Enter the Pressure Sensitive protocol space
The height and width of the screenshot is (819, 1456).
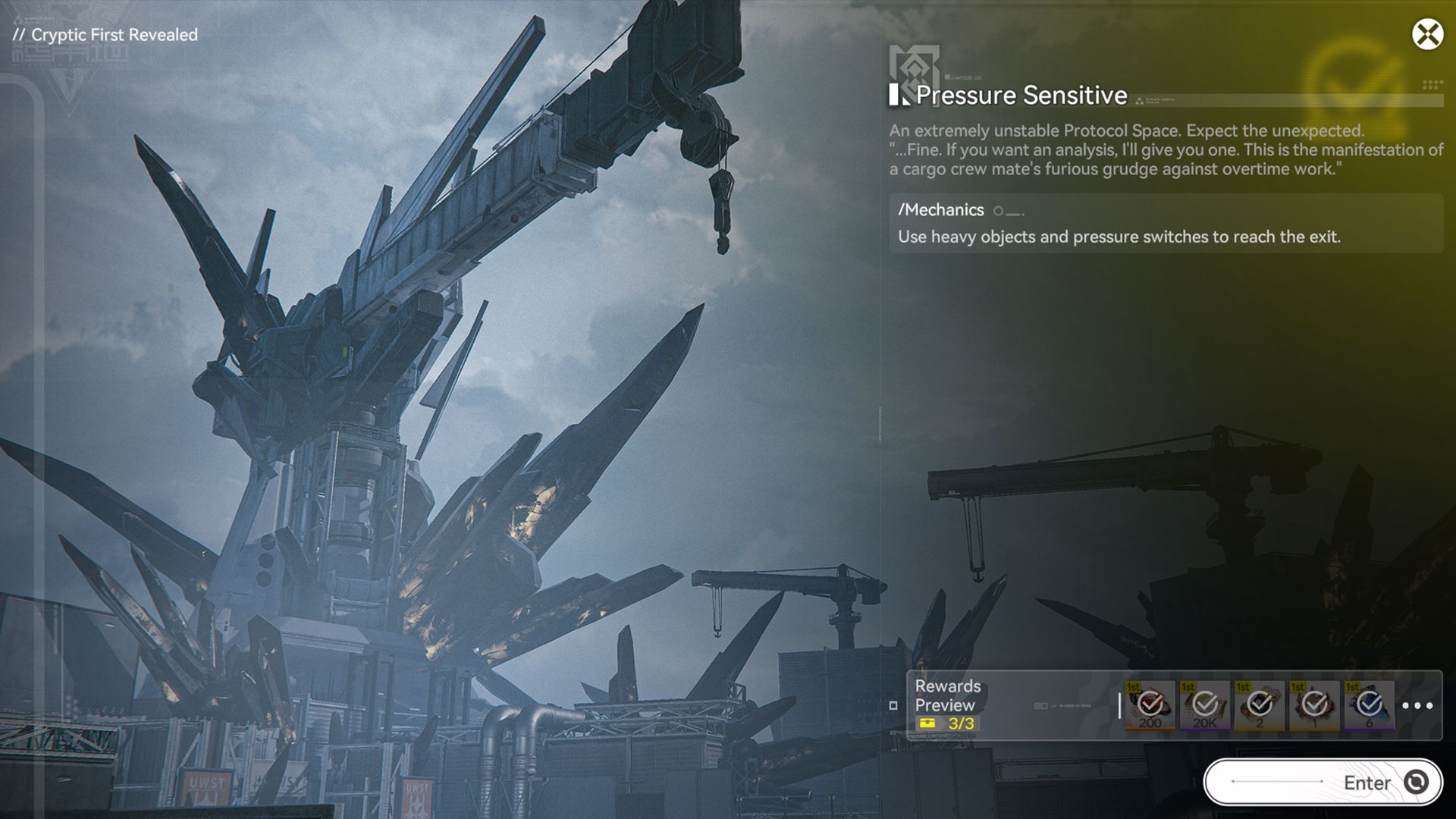(x=1323, y=782)
